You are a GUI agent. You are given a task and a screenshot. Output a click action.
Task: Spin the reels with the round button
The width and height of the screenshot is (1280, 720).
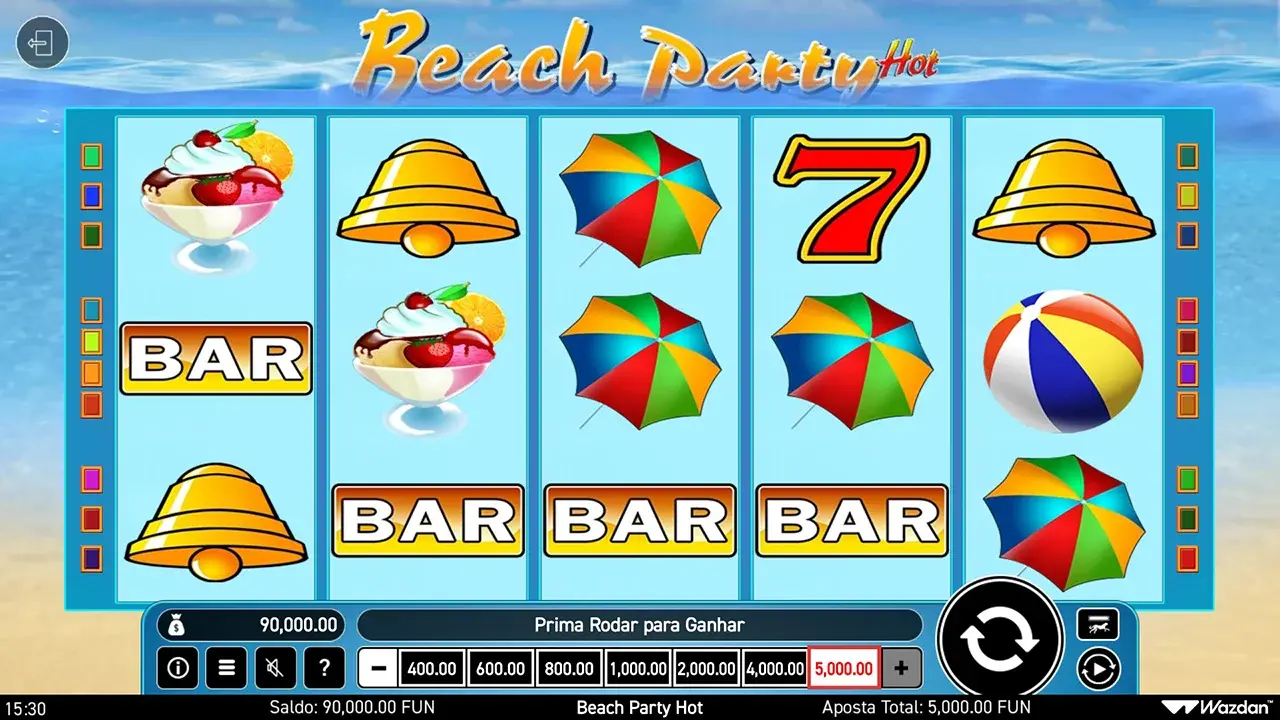(x=999, y=639)
